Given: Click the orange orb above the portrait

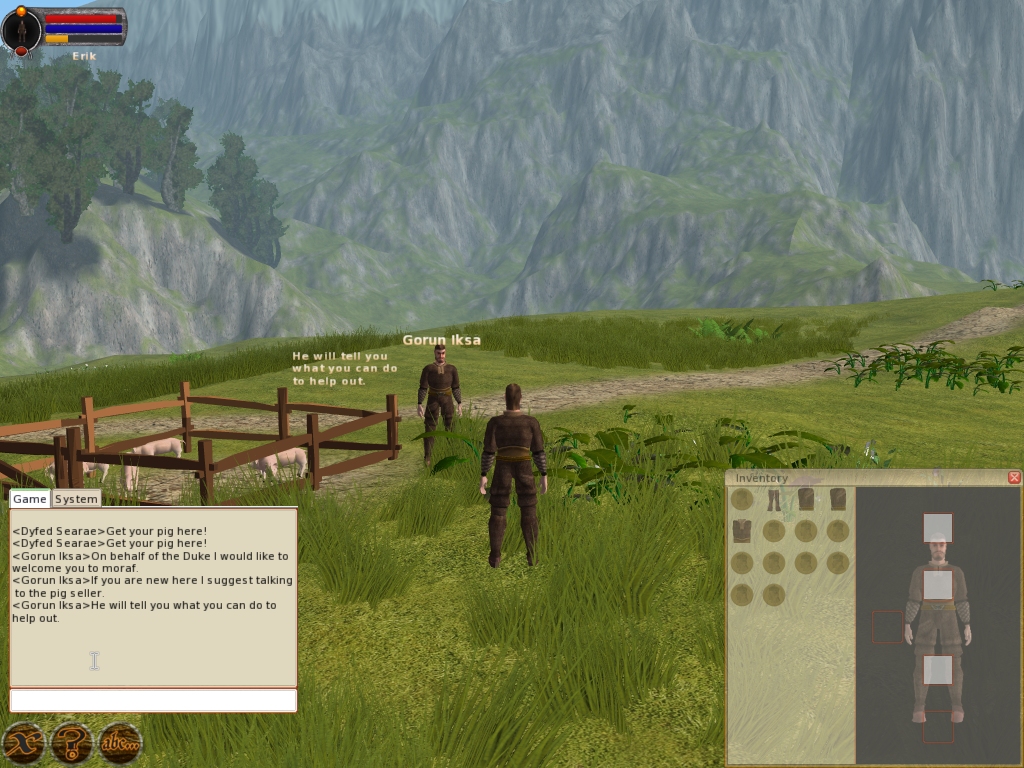Looking at the screenshot, I should point(21,11).
